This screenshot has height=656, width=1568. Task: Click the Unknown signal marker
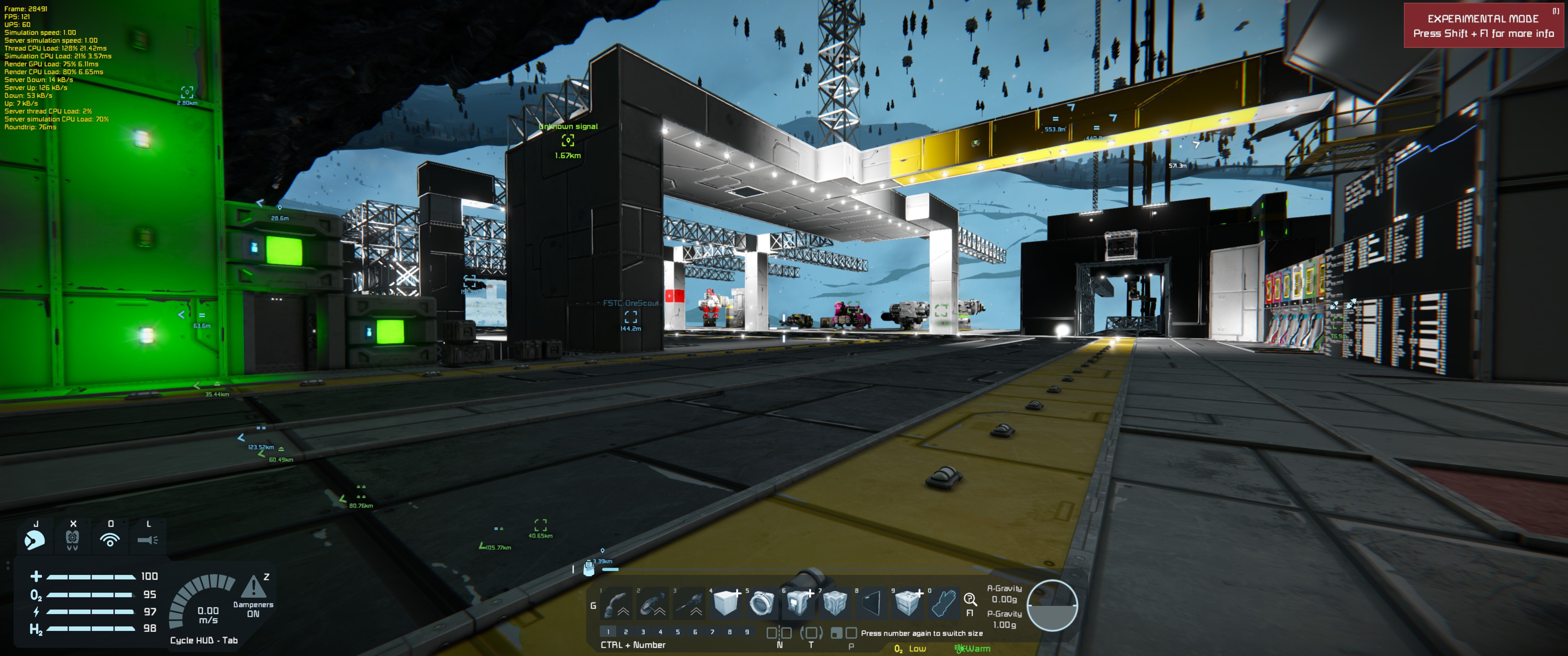pos(568,141)
